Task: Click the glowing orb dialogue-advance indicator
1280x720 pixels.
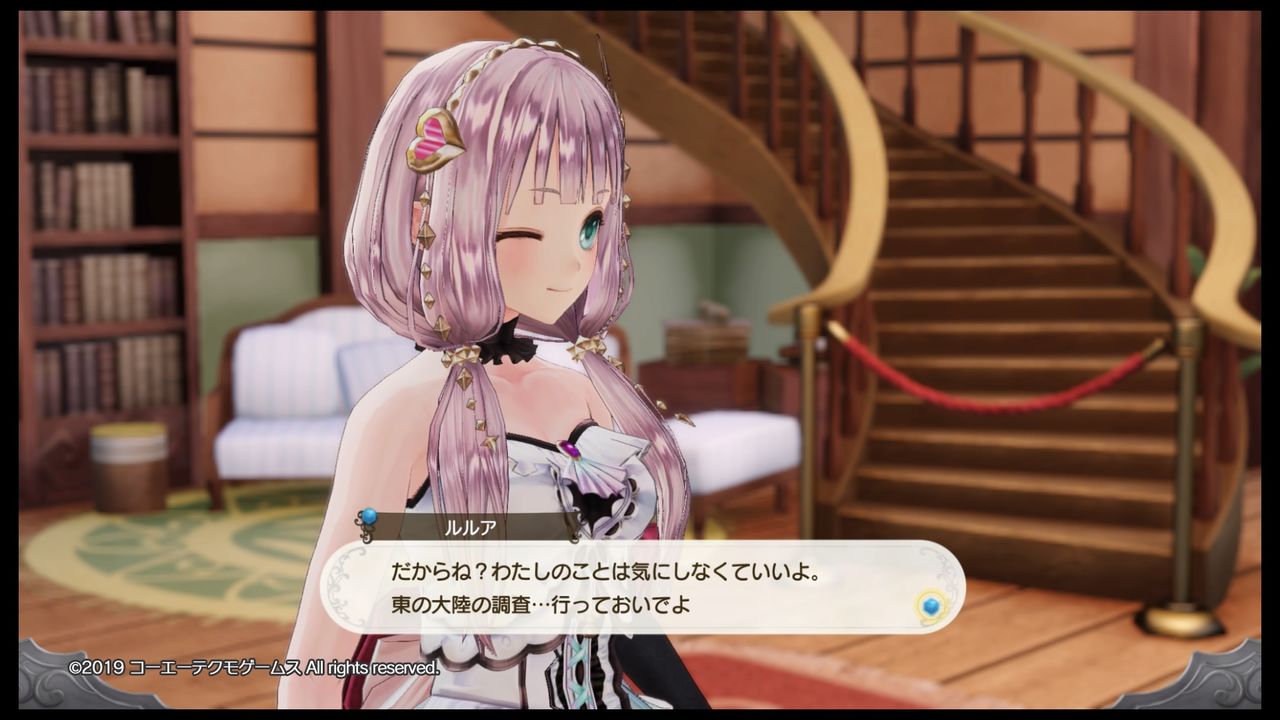Action: pos(930,606)
